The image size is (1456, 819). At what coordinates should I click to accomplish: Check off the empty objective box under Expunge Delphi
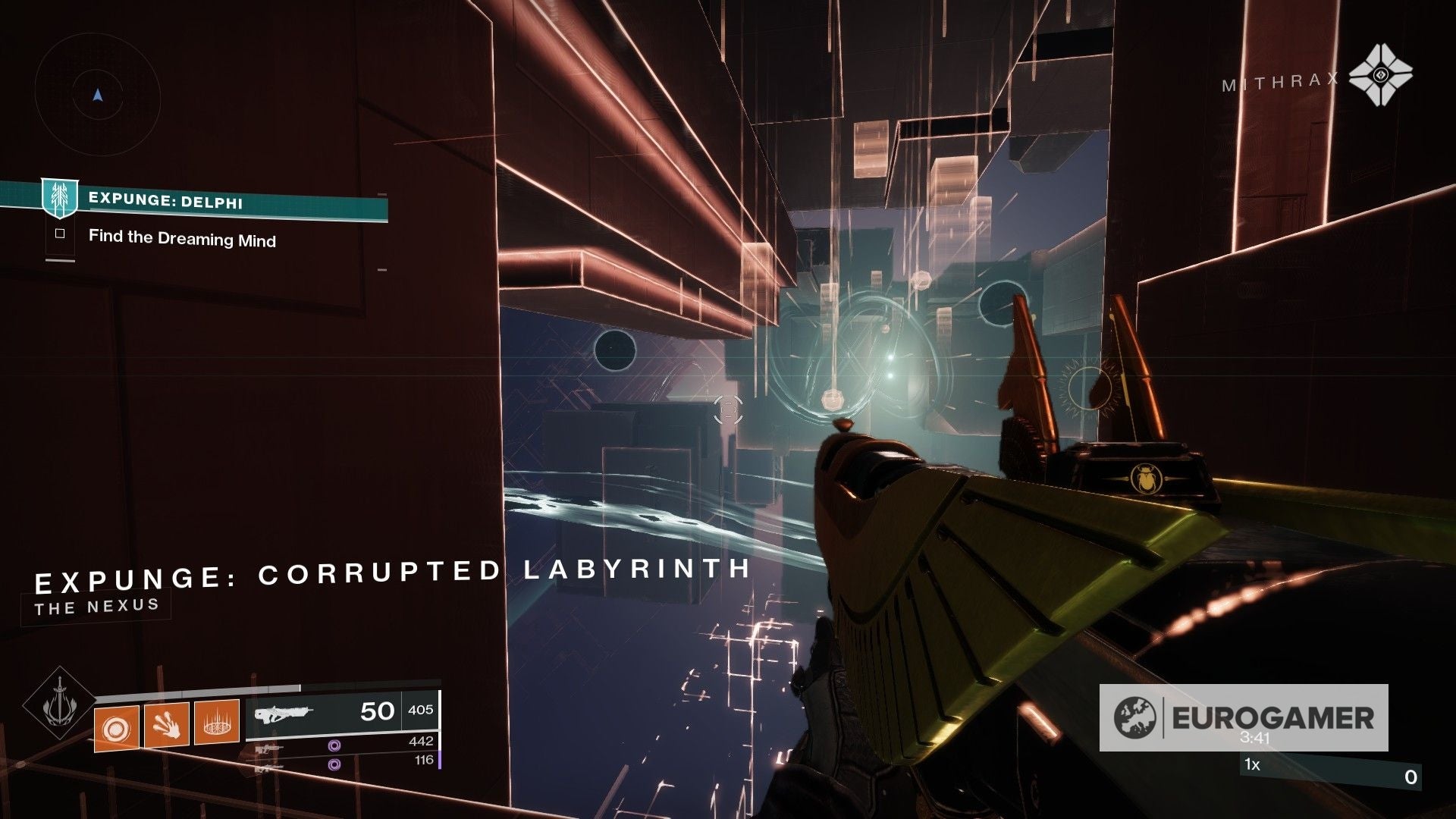point(59,234)
